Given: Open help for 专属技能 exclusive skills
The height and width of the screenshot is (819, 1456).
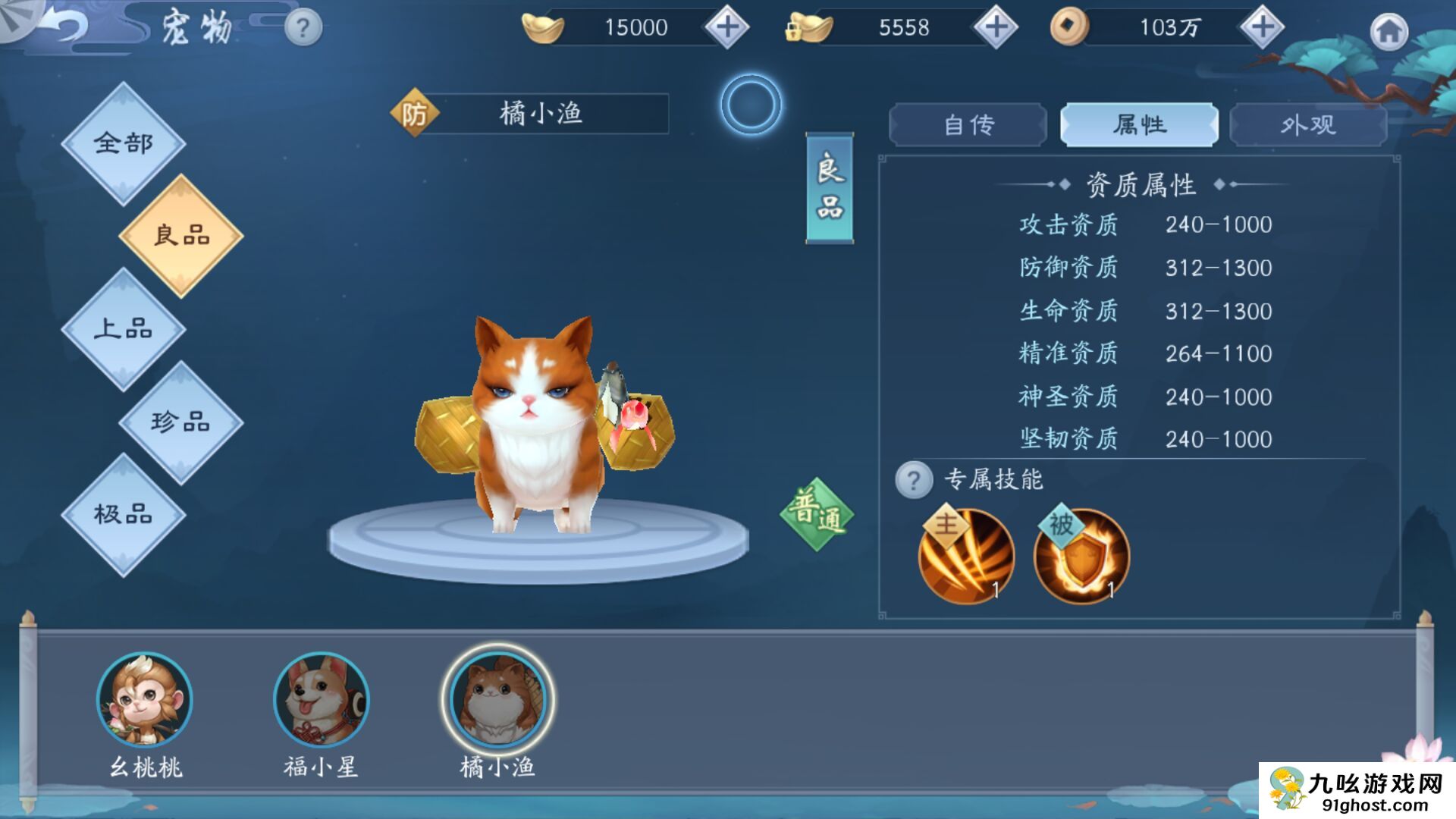Looking at the screenshot, I should [914, 480].
